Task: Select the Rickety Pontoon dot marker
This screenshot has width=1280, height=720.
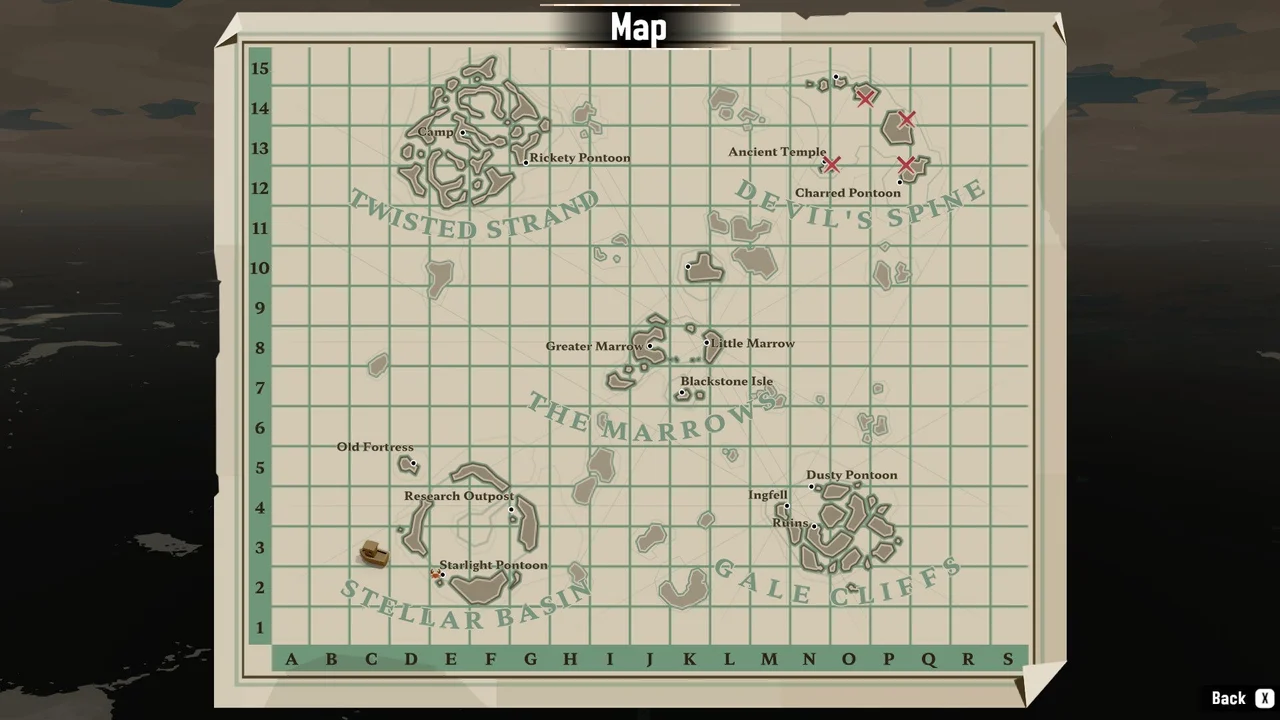Action: coord(526,161)
